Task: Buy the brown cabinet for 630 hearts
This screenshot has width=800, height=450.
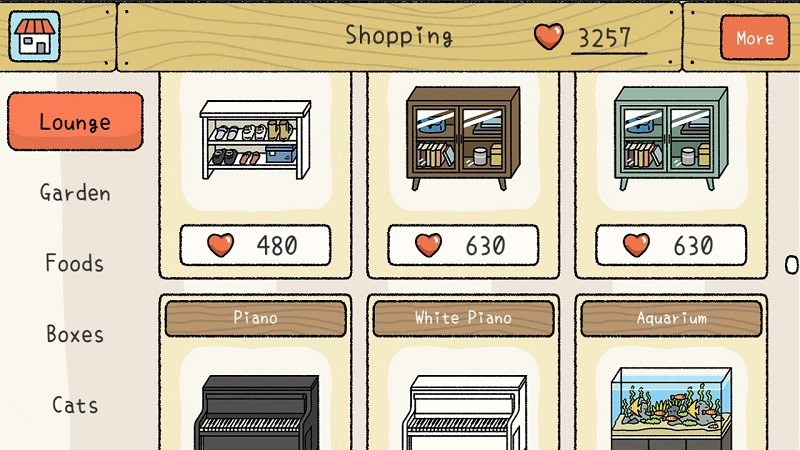Action: 463,245
